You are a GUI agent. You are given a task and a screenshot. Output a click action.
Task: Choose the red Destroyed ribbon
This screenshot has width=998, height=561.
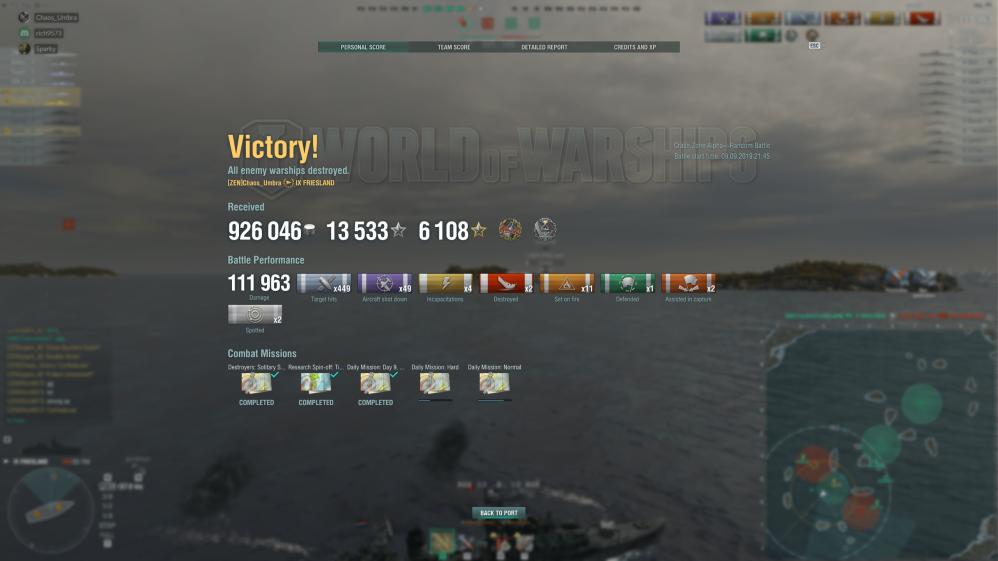tap(506, 284)
